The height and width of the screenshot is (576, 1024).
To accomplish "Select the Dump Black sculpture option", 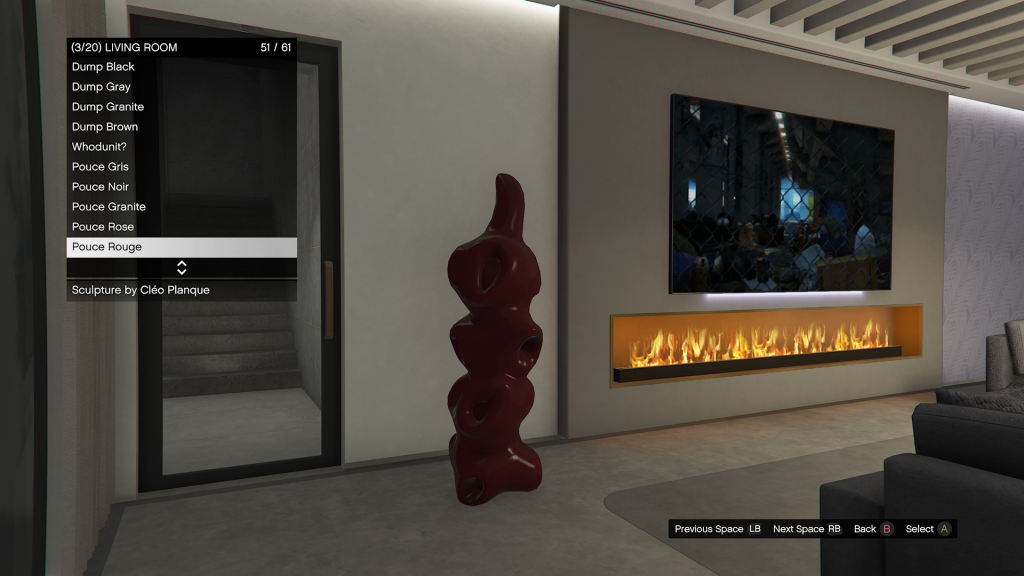I will (104, 67).
